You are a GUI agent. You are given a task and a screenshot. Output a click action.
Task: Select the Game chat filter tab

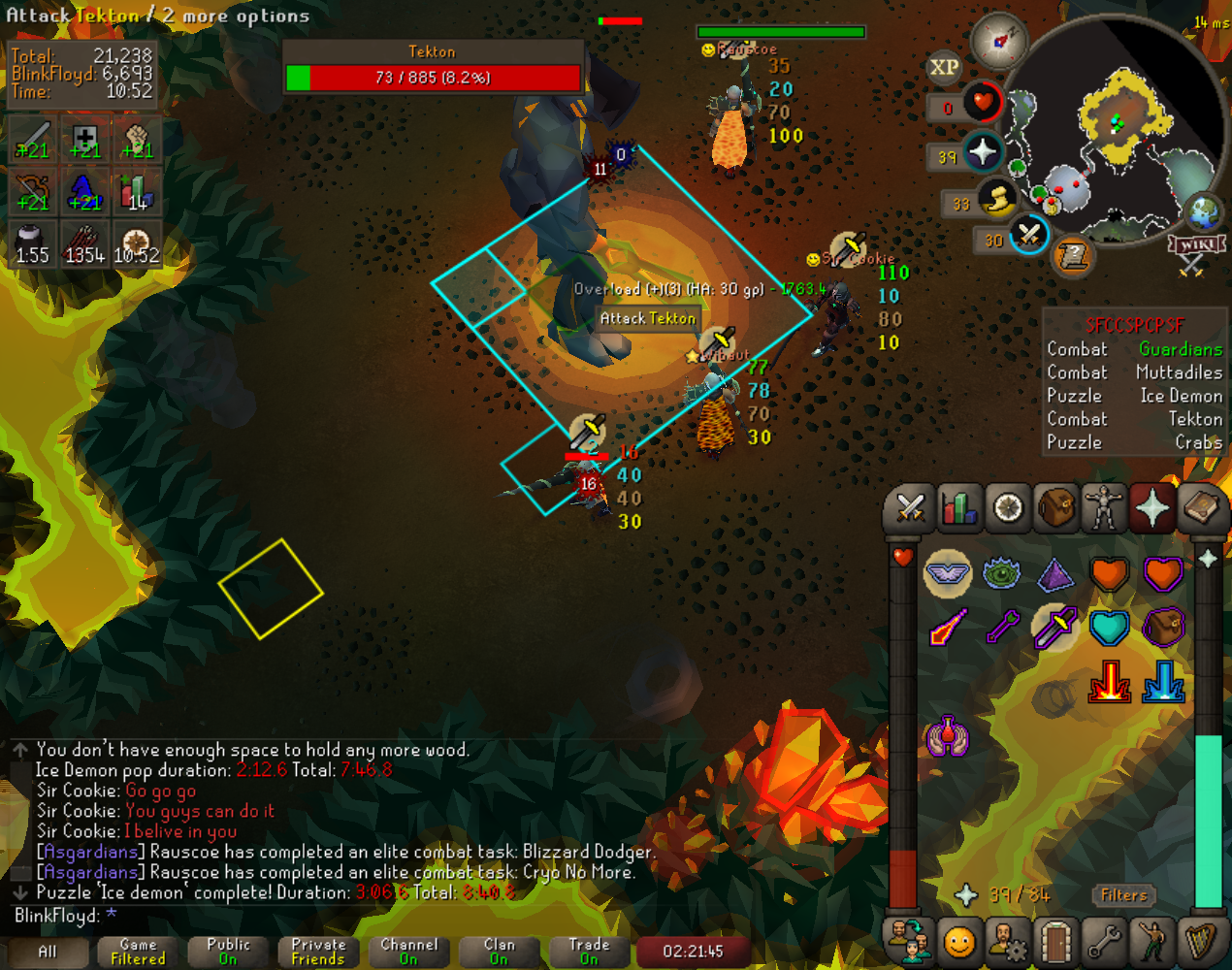(x=138, y=952)
